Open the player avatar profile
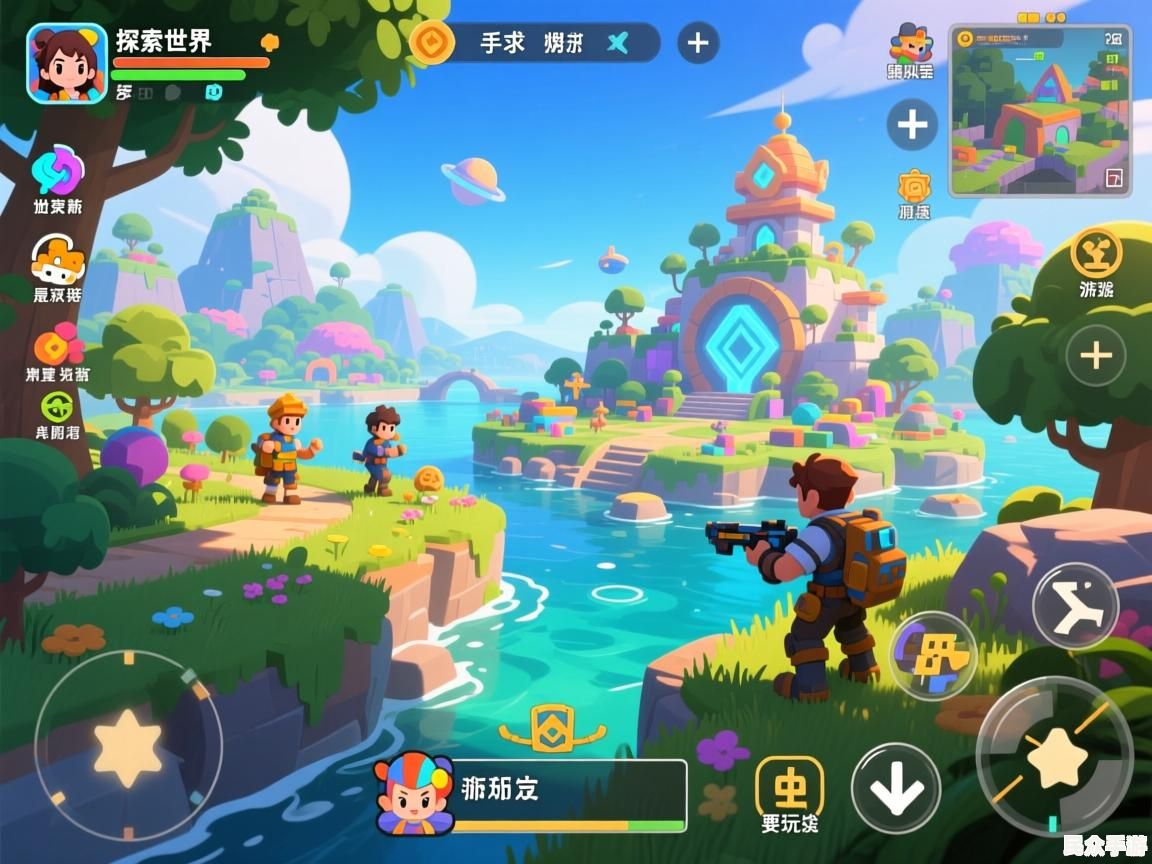The width and height of the screenshot is (1152, 864). pyautogui.click(x=67, y=63)
